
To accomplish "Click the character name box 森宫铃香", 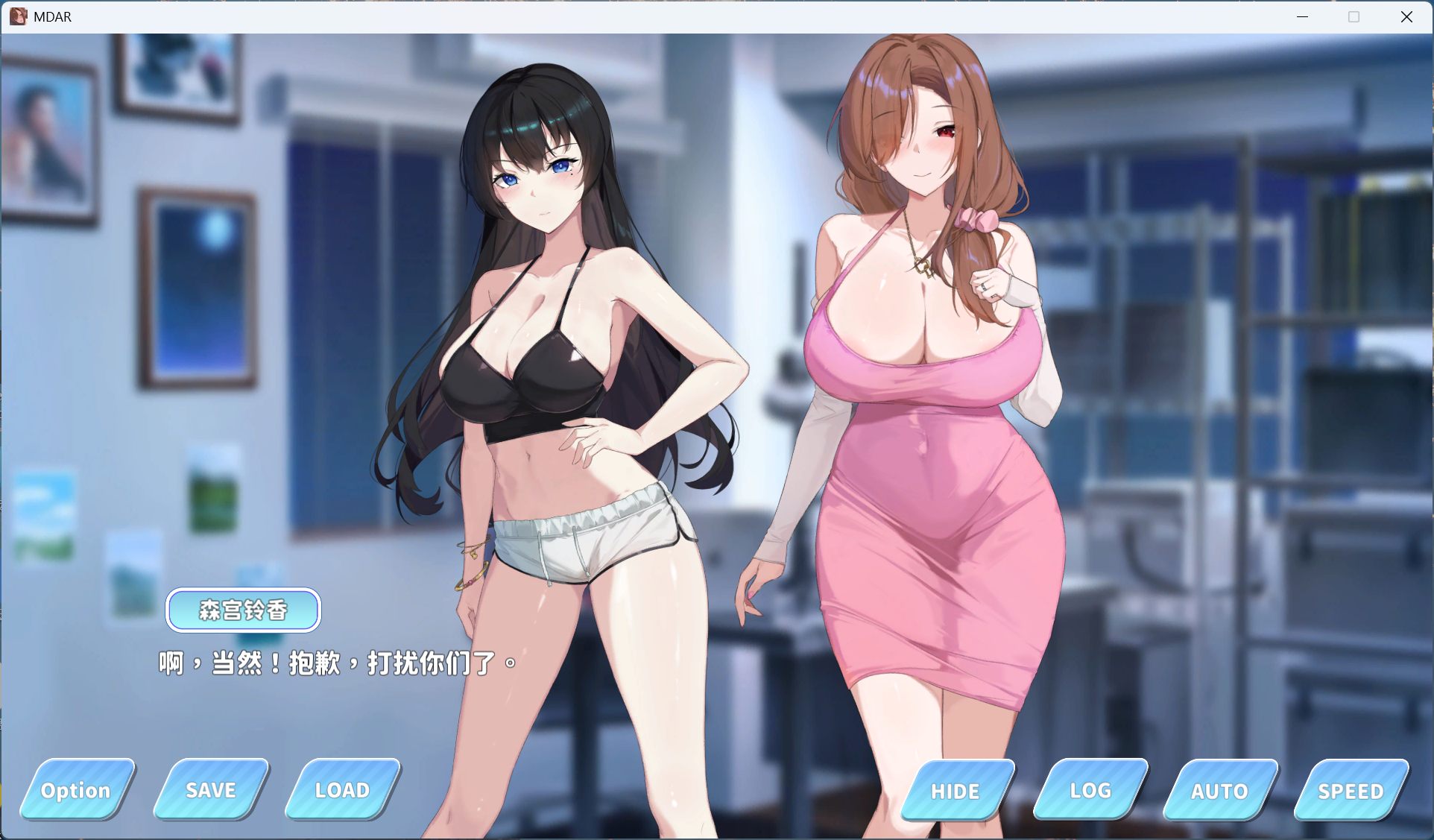I will pyautogui.click(x=243, y=609).
